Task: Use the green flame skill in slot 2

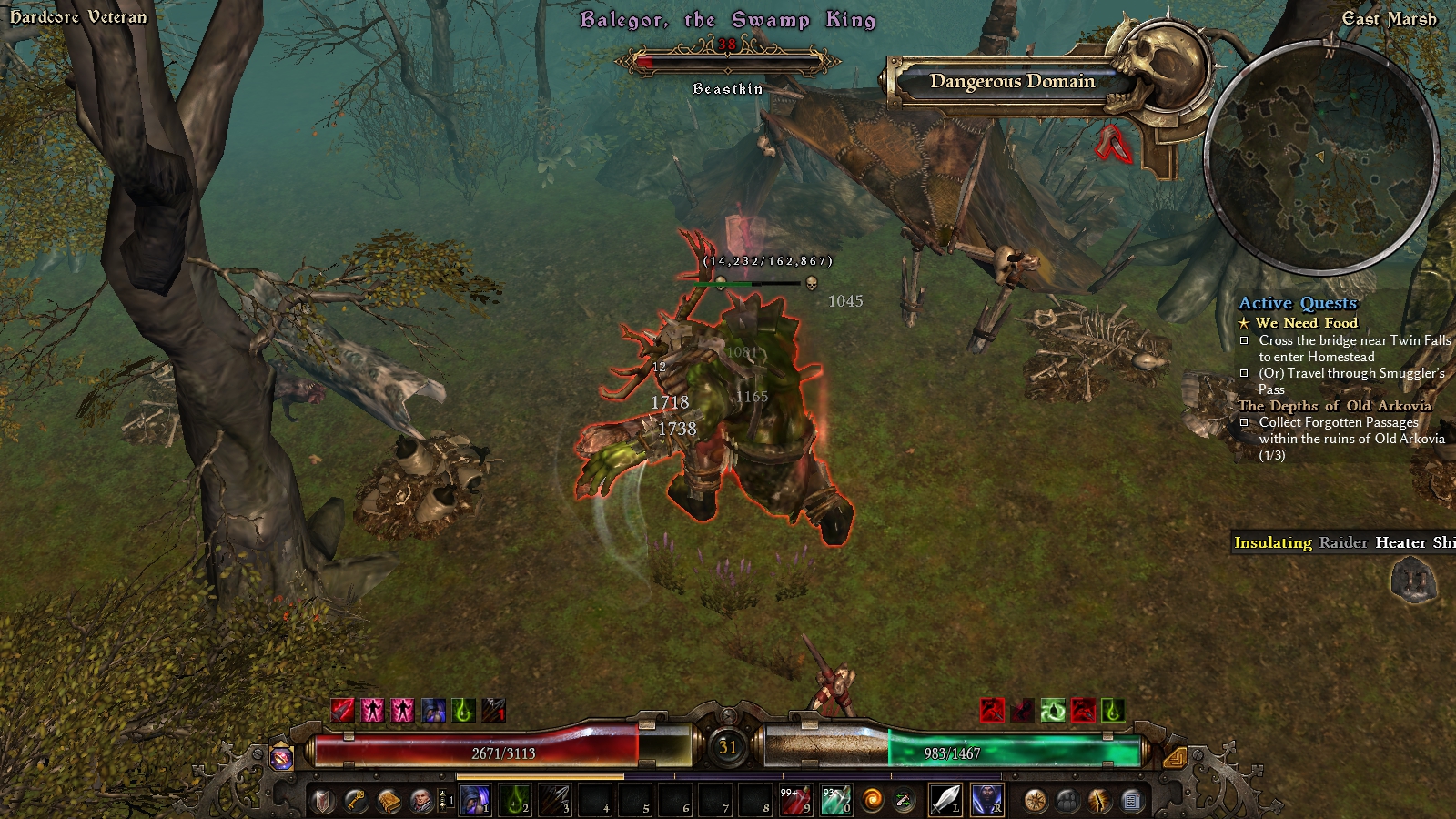Action: click(518, 801)
